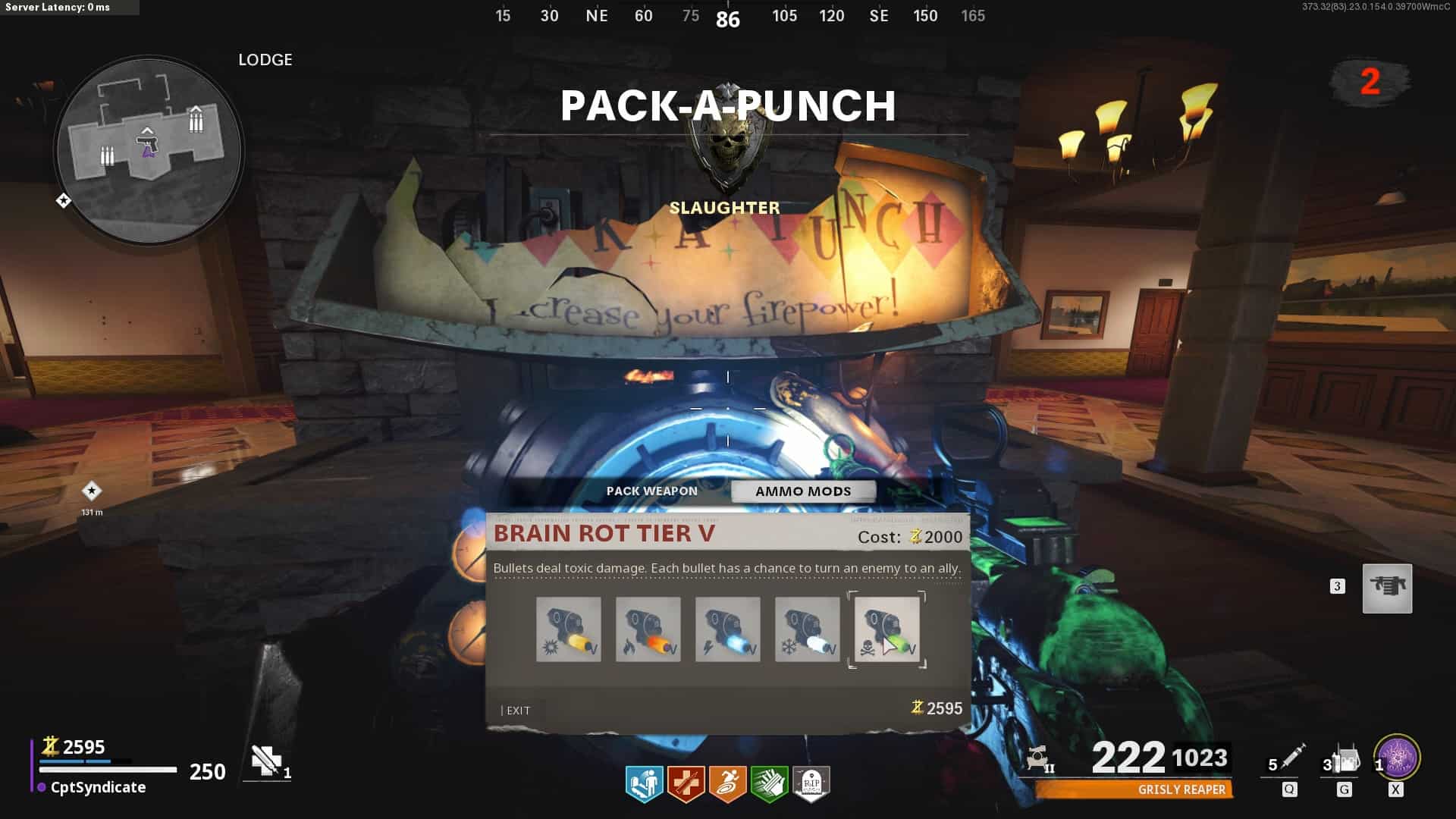
Task: Click the blue Quick Revive perk icon
Action: [645, 783]
